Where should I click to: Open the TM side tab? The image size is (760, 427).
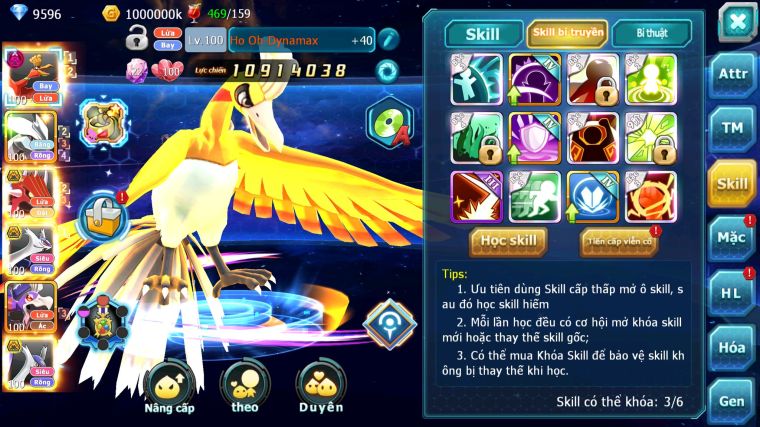click(733, 128)
